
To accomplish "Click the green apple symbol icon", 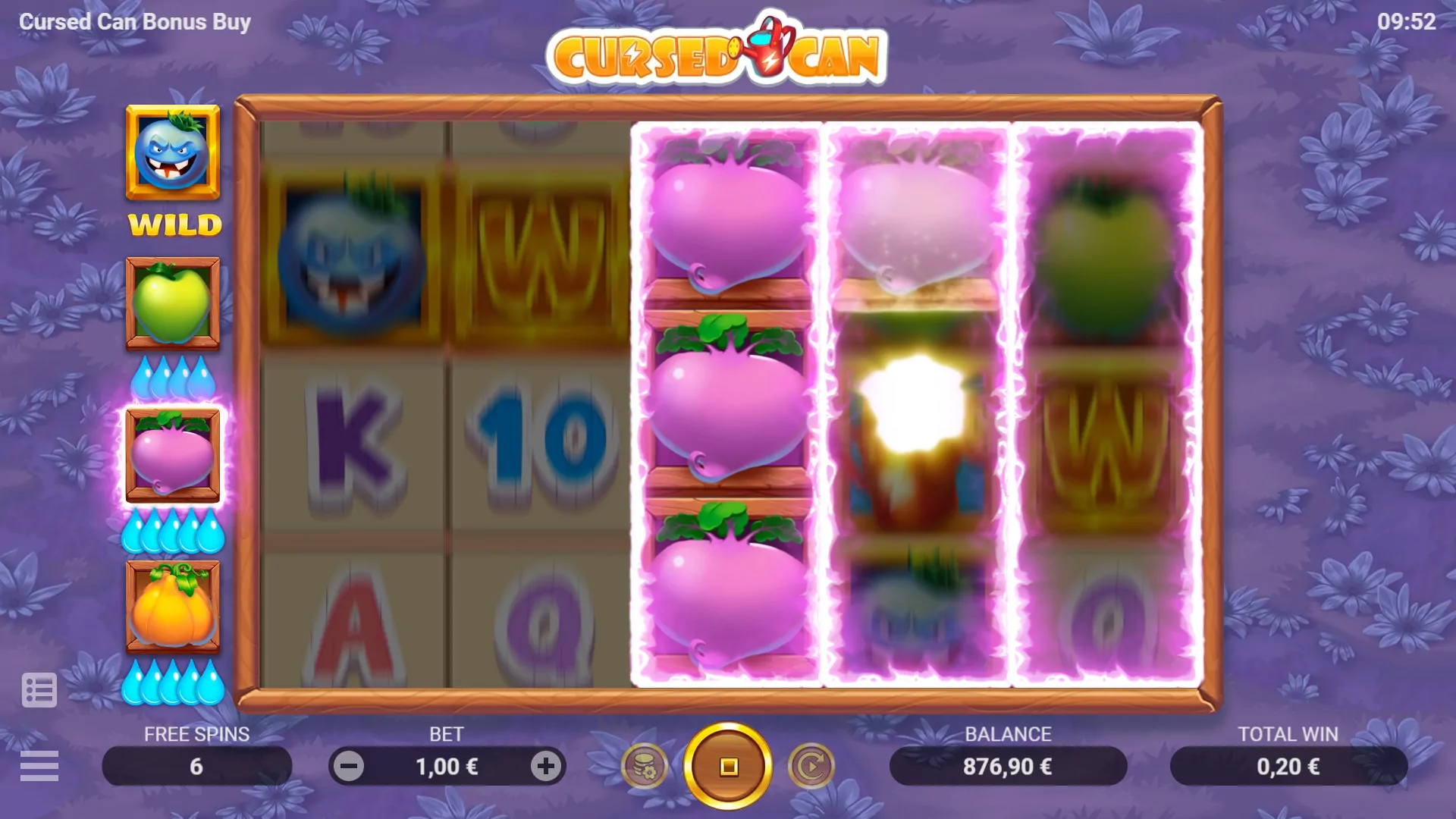I will (172, 303).
